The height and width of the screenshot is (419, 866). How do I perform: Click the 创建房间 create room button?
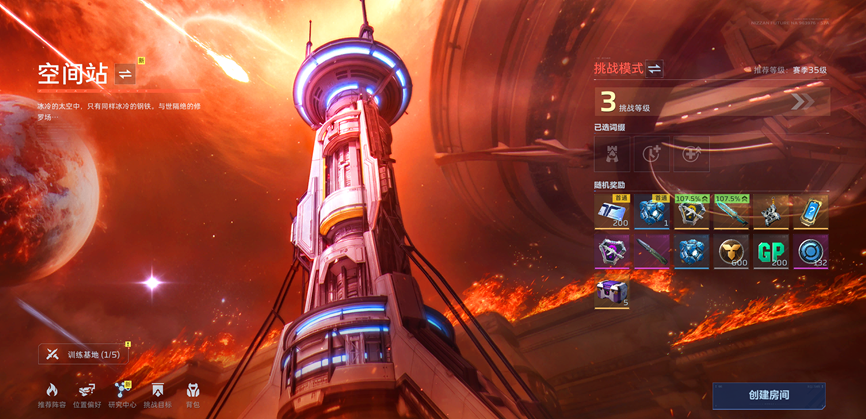(768, 394)
